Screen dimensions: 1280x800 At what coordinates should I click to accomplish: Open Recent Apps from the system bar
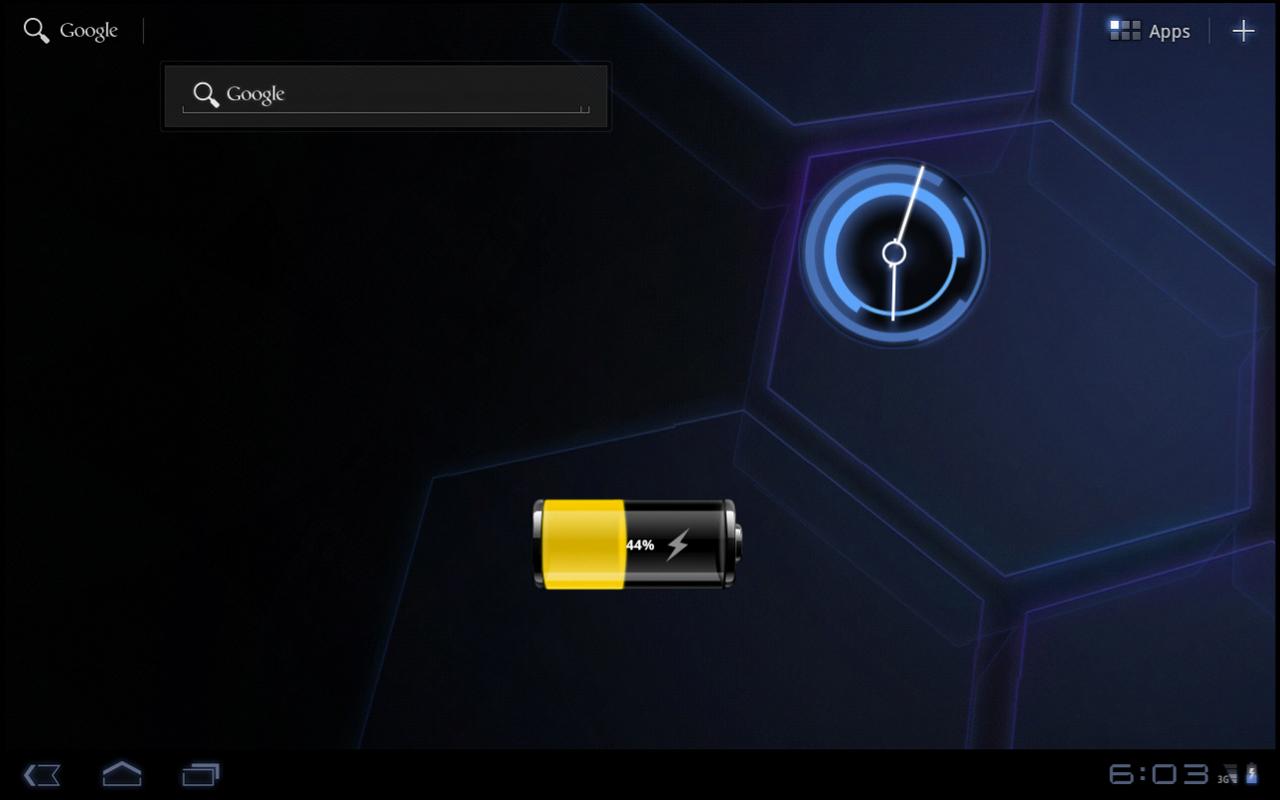[200, 775]
